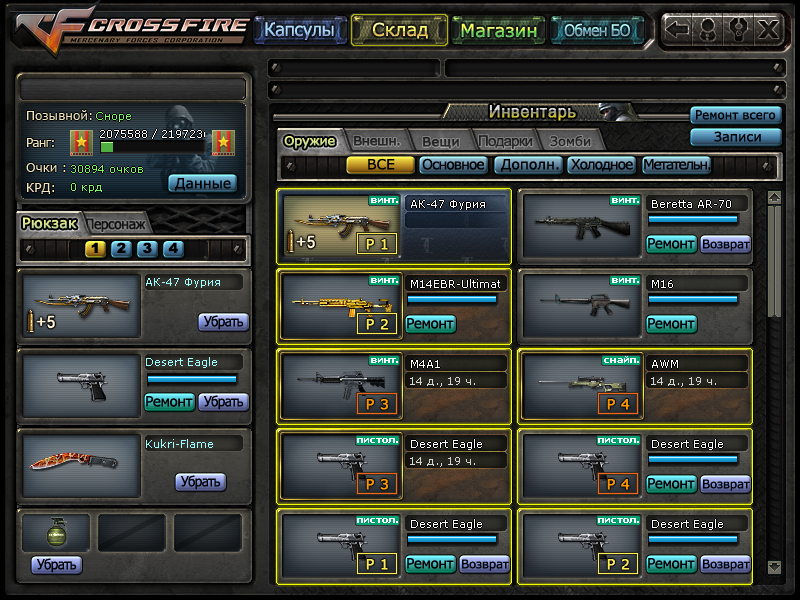Screen dimensions: 800x600
Task: Go to the Магазин shop
Action: [499, 30]
